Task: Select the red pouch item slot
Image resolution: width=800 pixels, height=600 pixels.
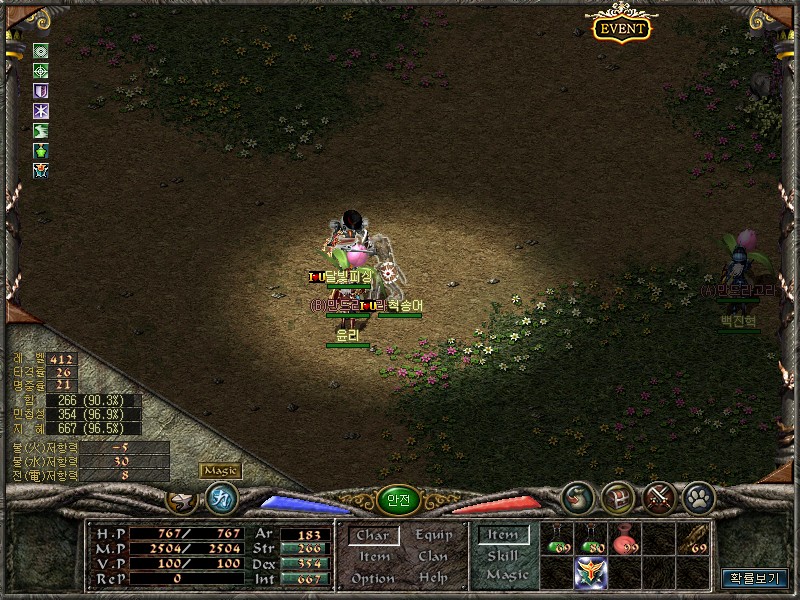Action: 625,540
